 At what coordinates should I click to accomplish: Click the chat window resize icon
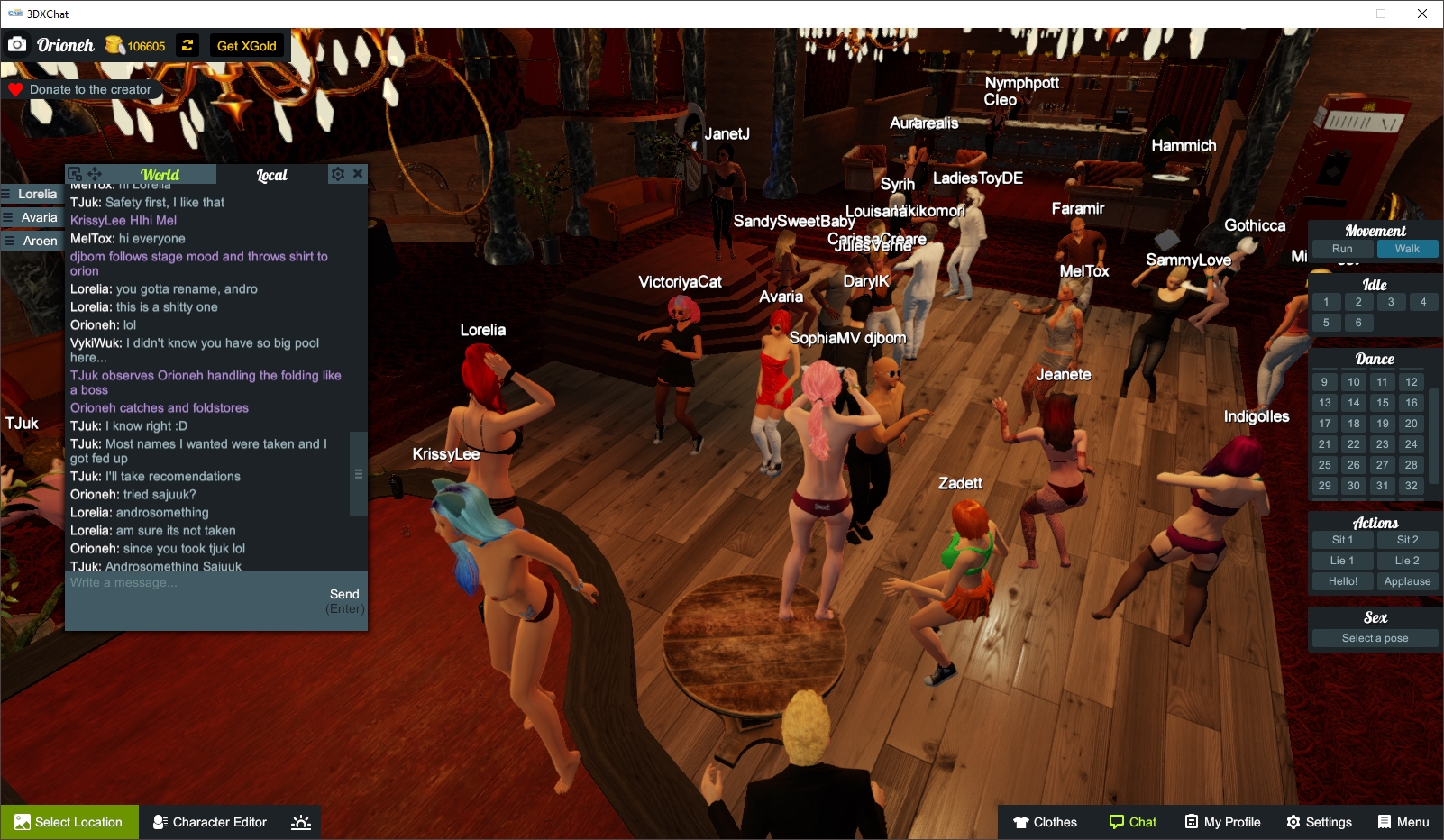tap(75, 172)
